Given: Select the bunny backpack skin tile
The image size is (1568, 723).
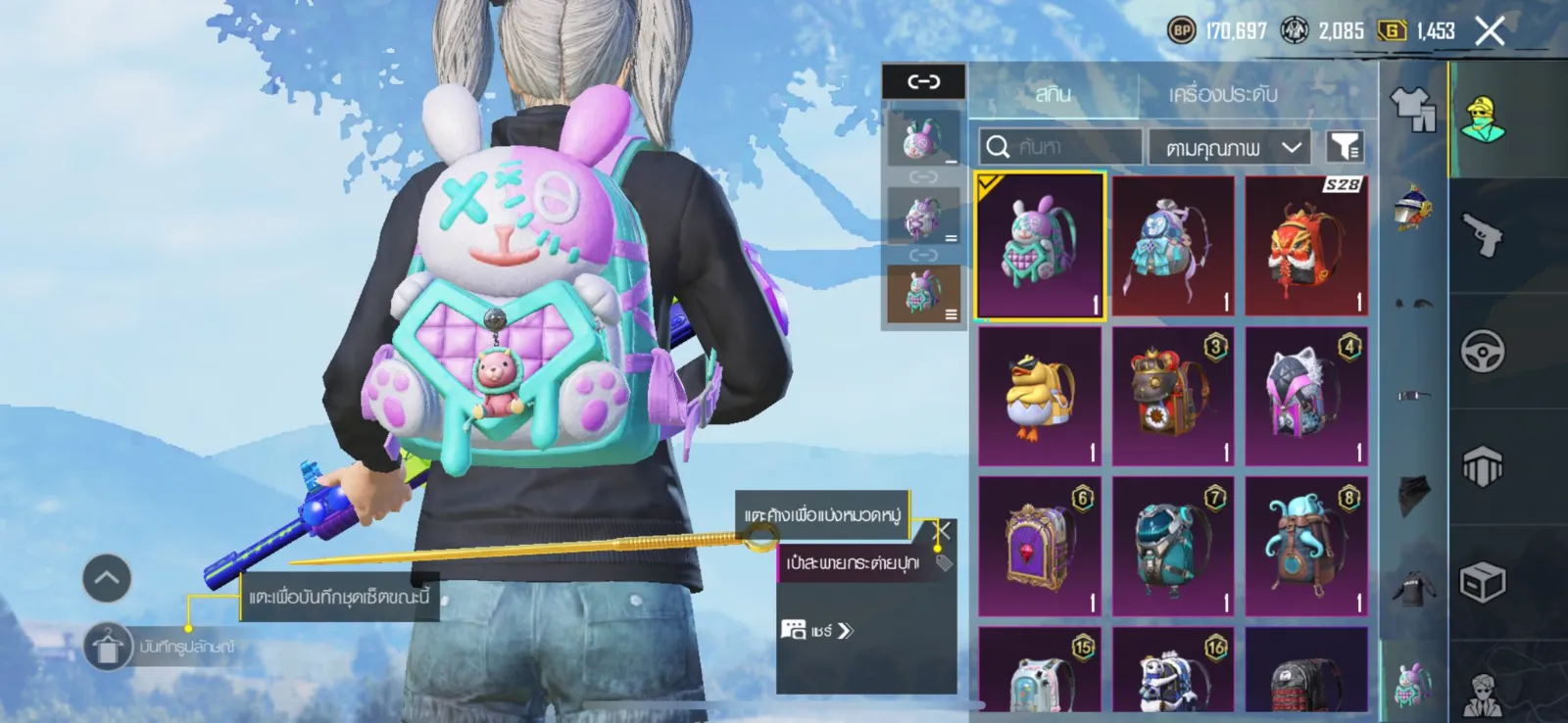Looking at the screenshot, I should (1040, 246).
